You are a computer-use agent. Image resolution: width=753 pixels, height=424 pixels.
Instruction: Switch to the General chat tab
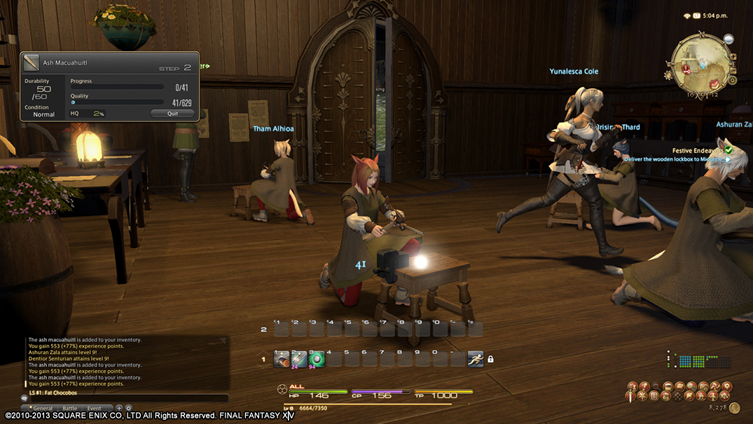tap(42, 408)
